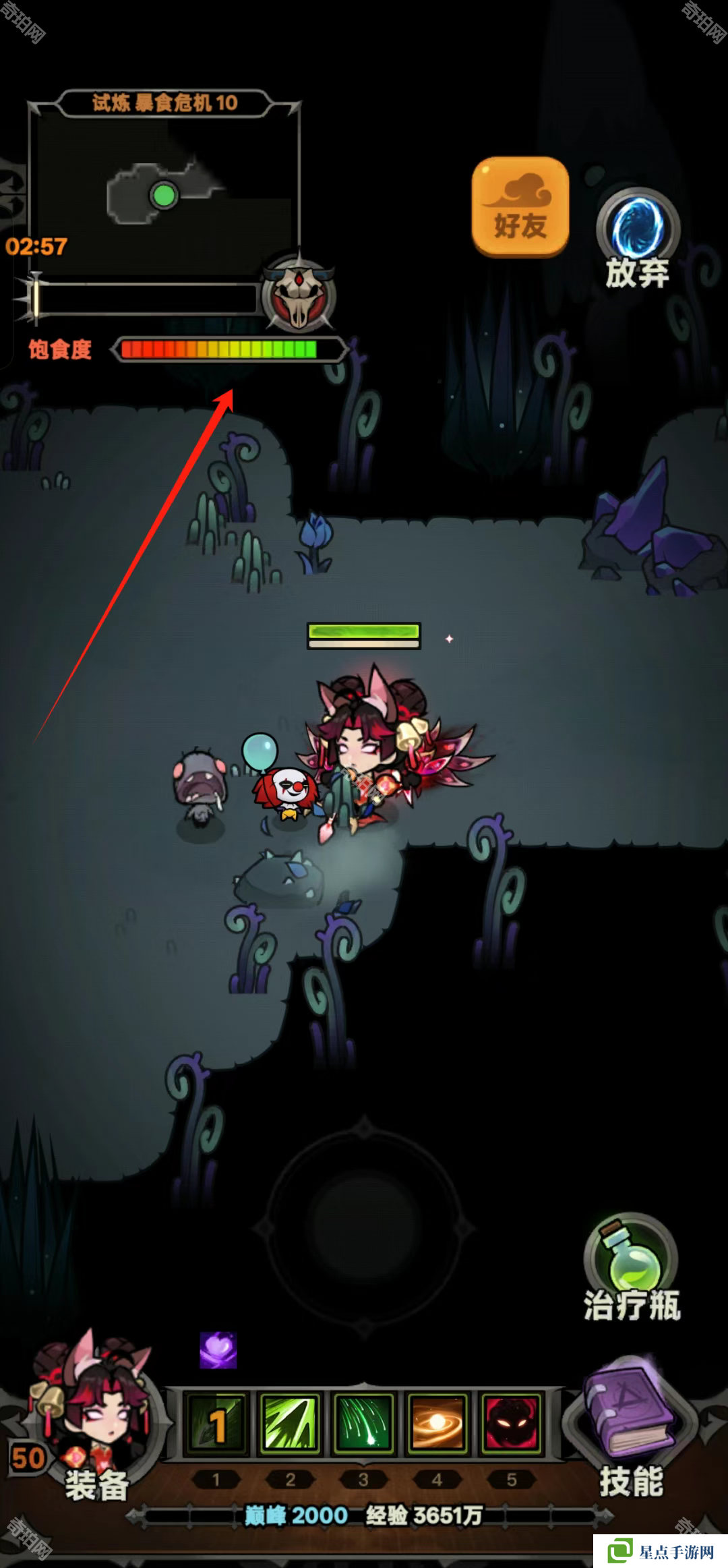This screenshot has width=728, height=1568.
Task: Activate skill slot 1 showing cooldown number
Action: tap(216, 1423)
